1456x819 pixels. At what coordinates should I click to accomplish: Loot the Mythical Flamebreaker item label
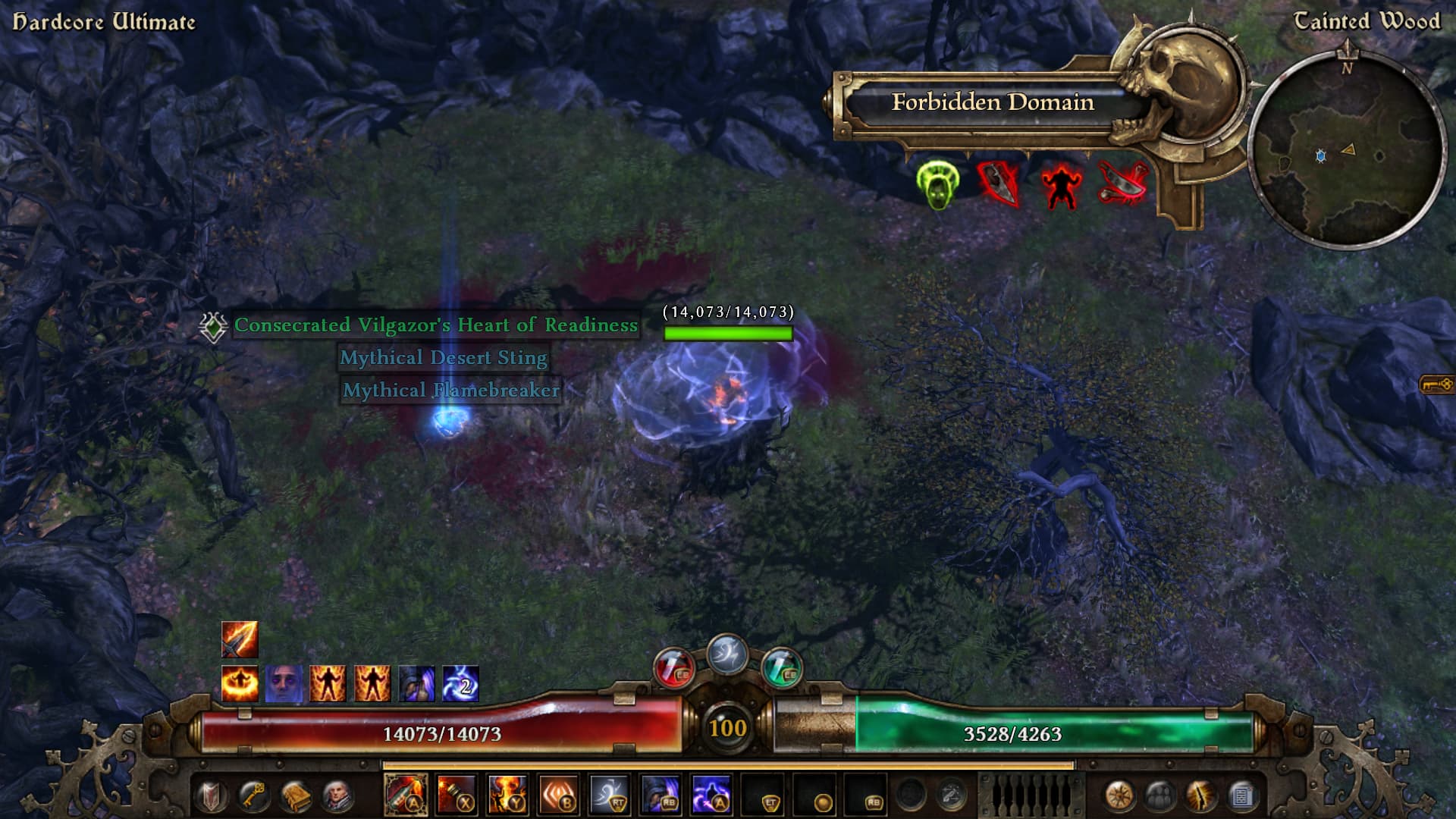tap(450, 391)
